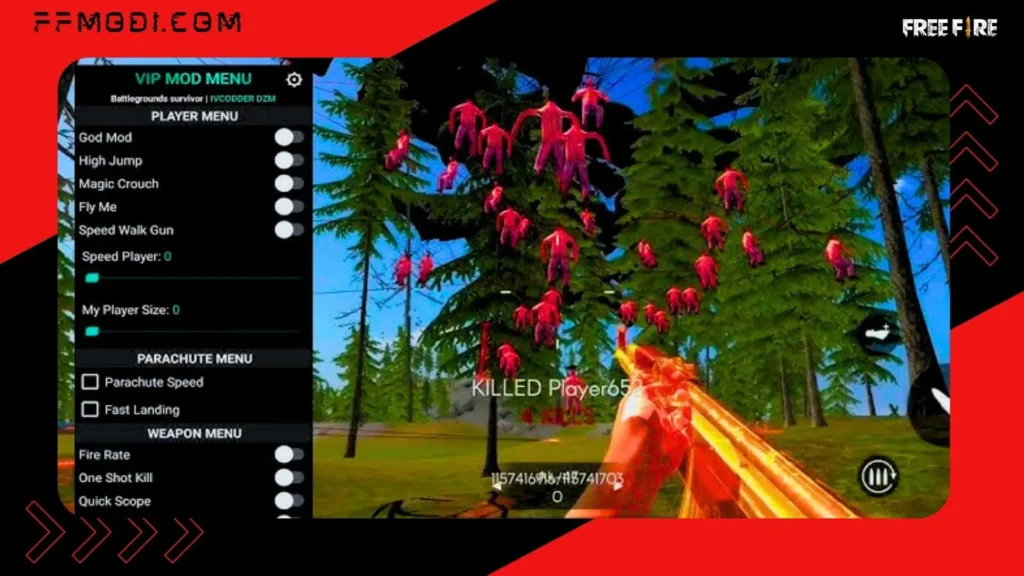Toggle Quick Scope on
This screenshot has height=576, width=1024.
(289, 501)
